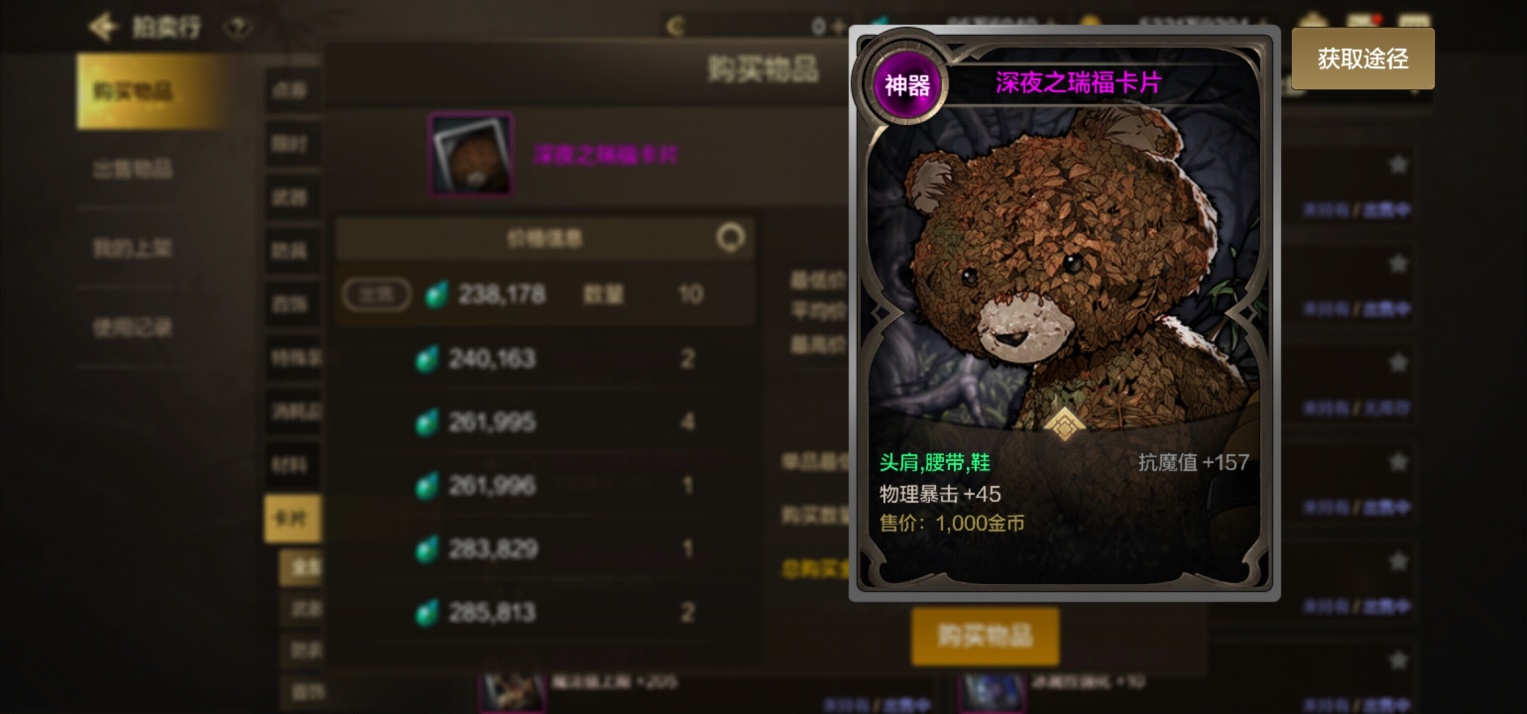This screenshot has height=714, width=1527.
Task: Select the 285,813 price listing
Action: click(x=545, y=612)
